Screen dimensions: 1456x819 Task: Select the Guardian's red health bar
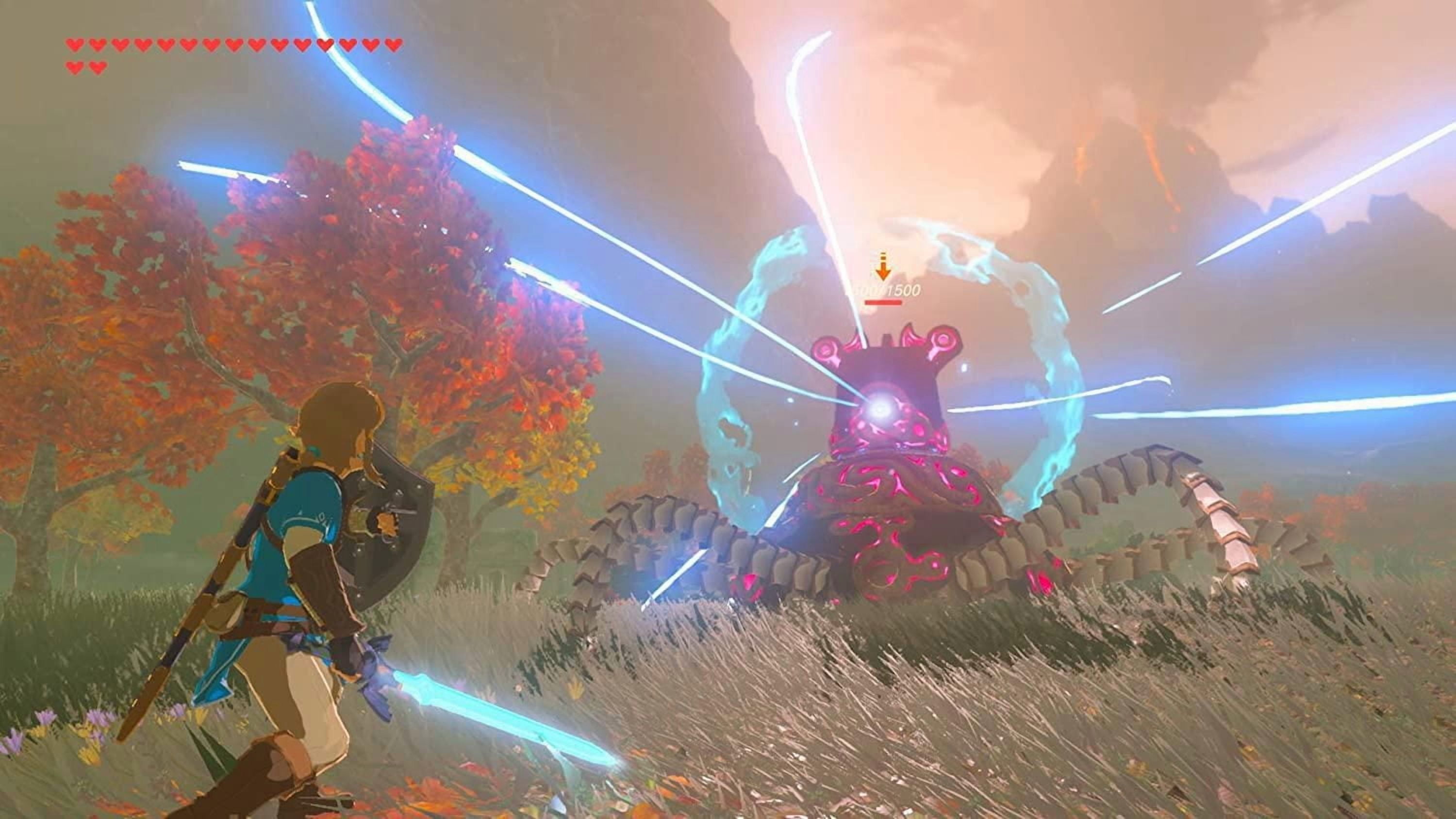coord(883,302)
